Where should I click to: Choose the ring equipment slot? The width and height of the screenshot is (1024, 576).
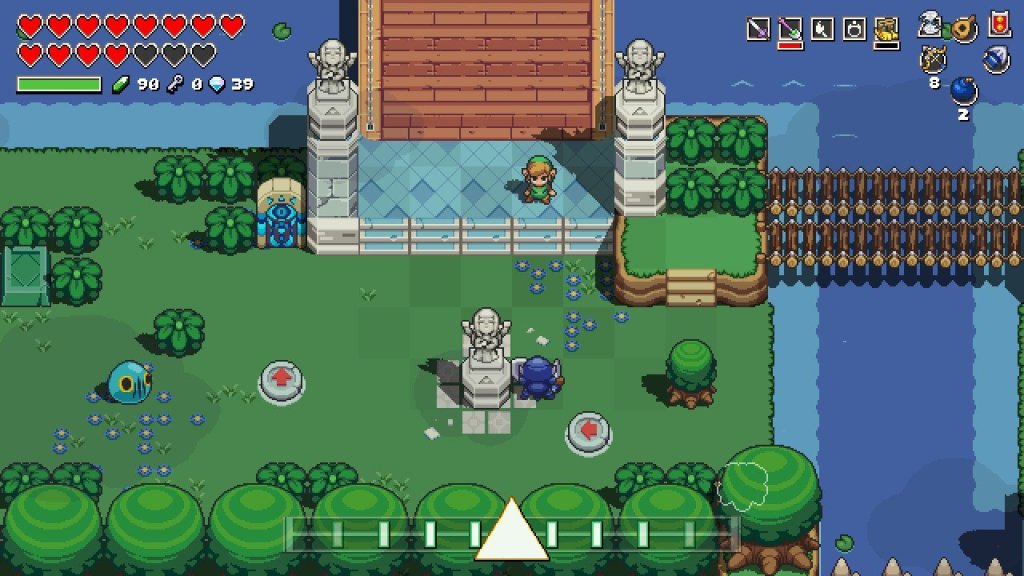[x=854, y=29]
